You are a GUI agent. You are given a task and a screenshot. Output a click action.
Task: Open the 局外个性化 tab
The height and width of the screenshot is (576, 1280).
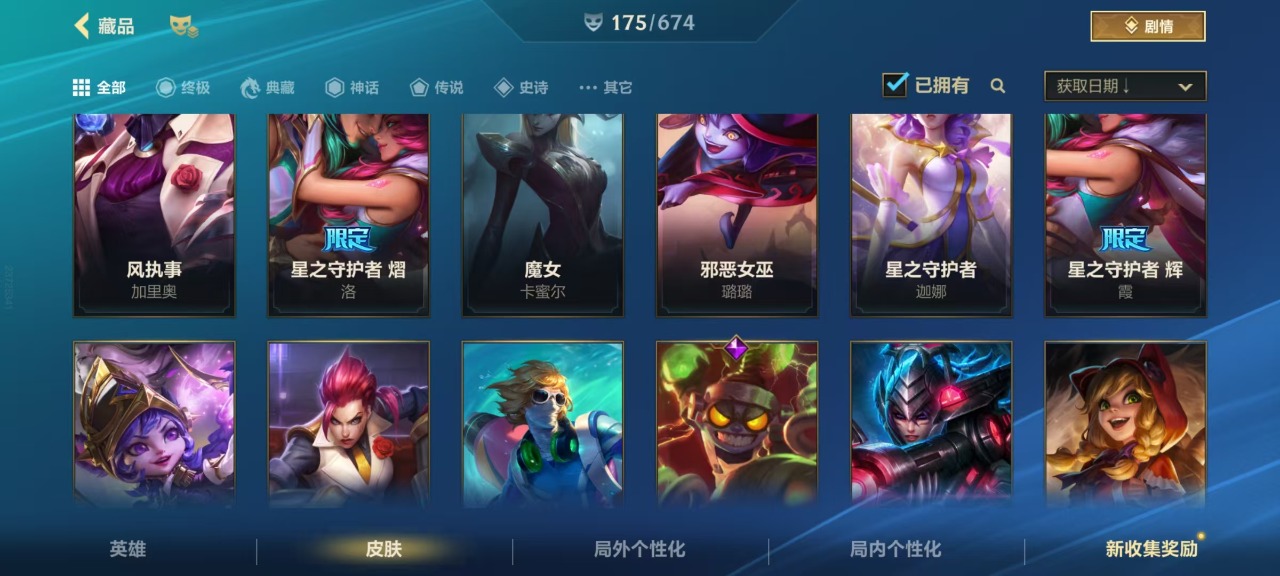(x=640, y=549)
